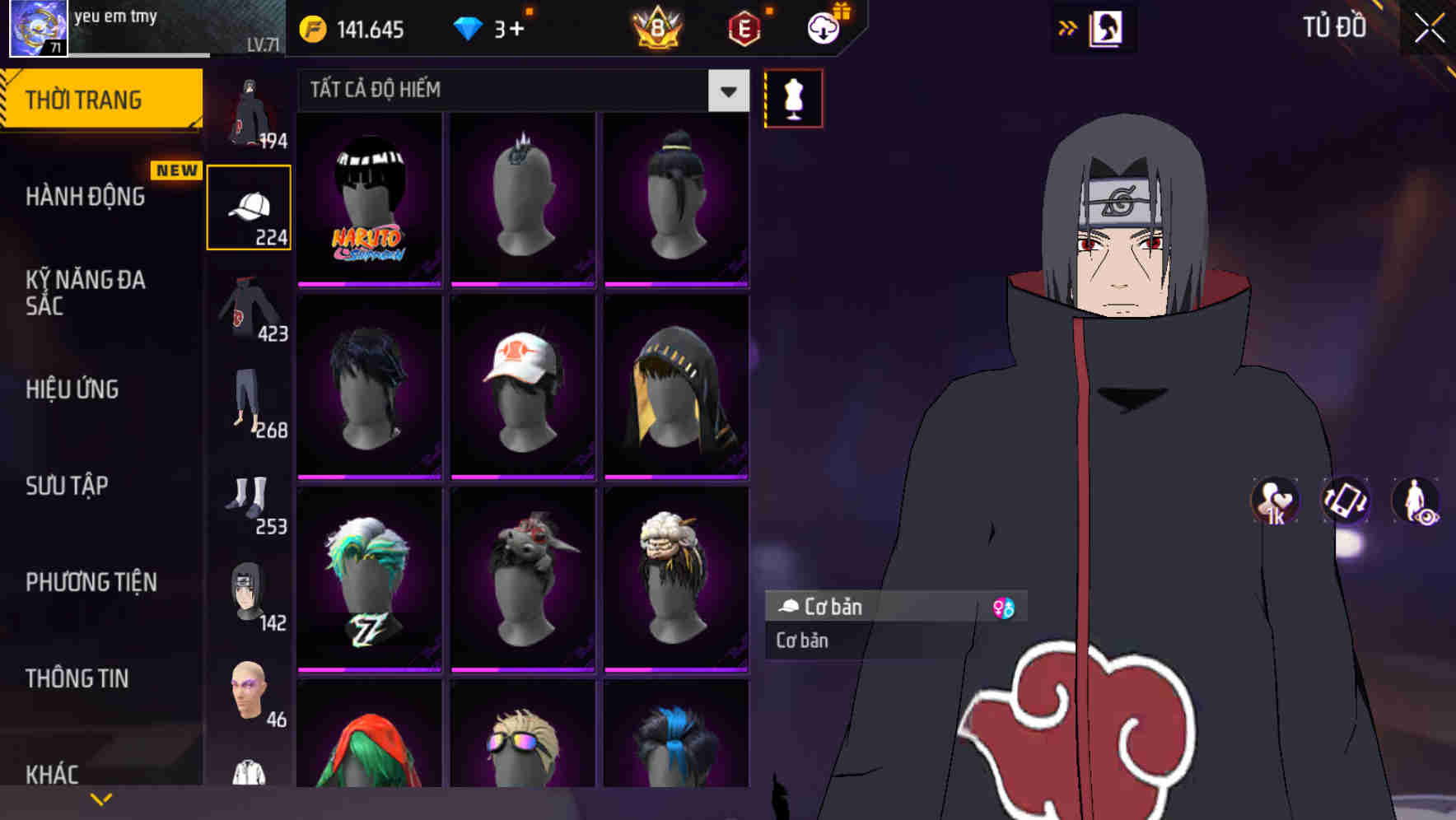Click the 1k likes heart icon

tap(1273, 502)
